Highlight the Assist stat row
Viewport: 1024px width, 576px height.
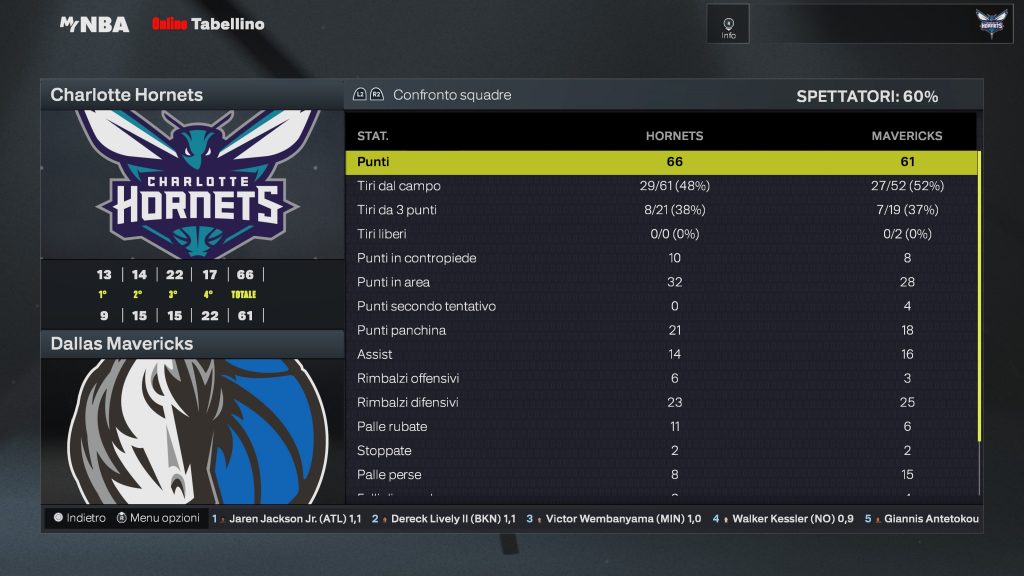[660, 354]
